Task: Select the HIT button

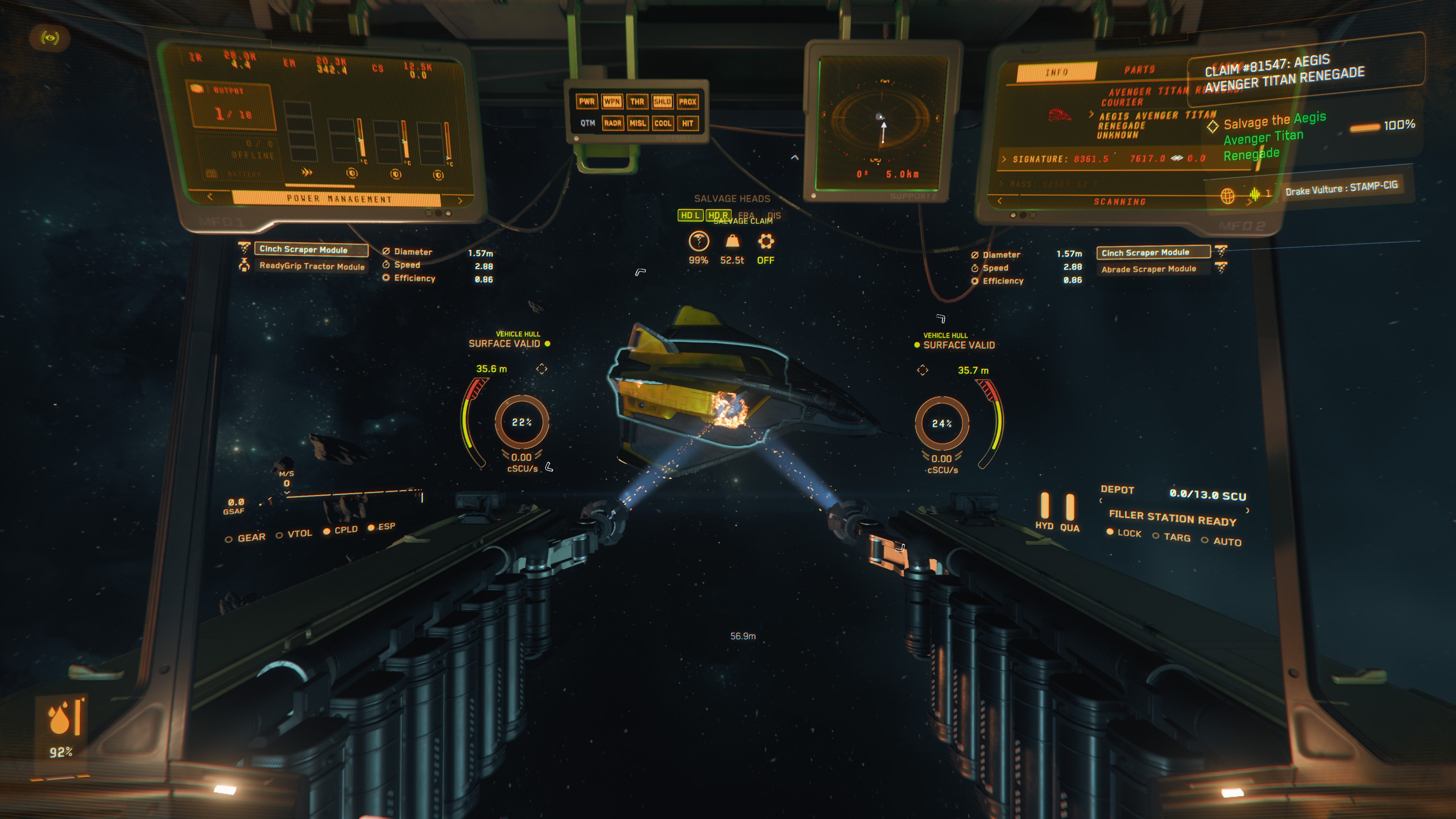Action: tap(687, 123)
